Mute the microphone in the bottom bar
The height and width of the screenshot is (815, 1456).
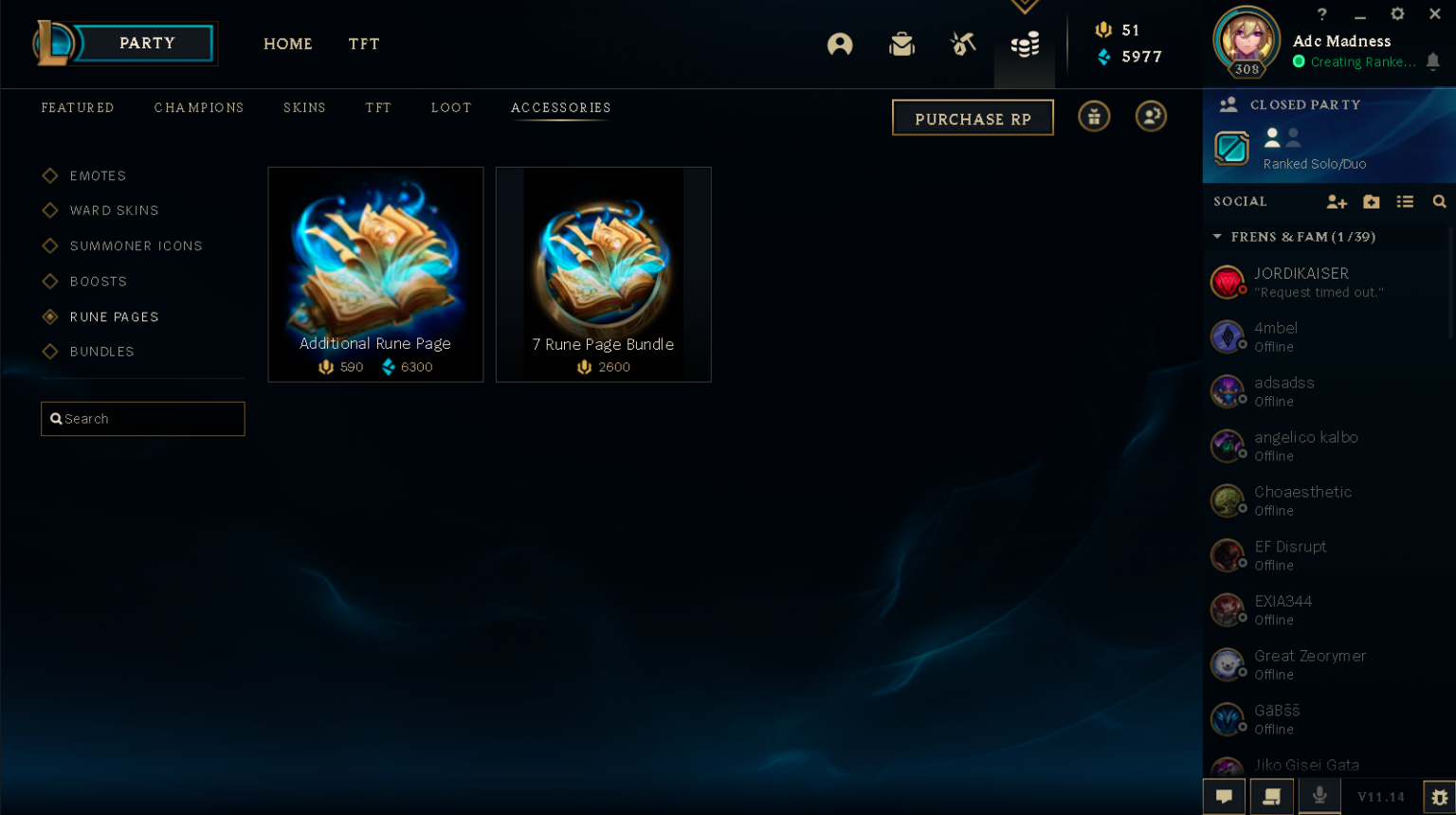pyautogui.click(x=1319, y=796)
